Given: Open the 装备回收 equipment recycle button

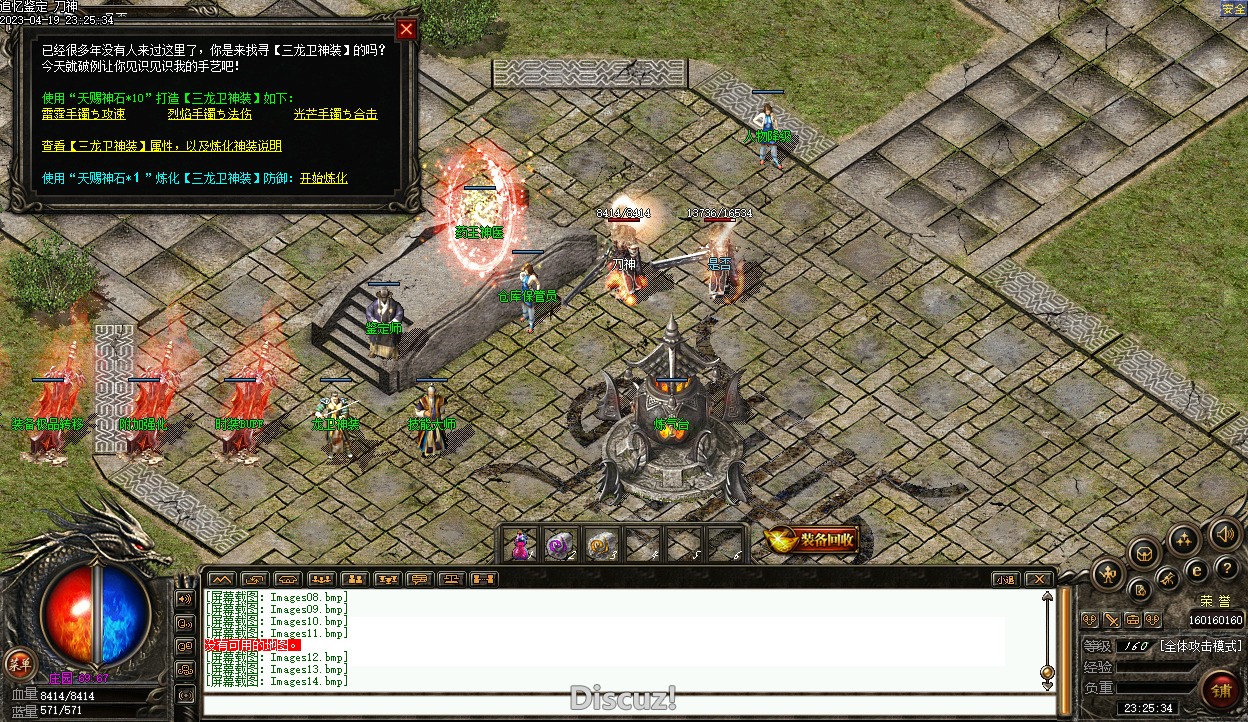Looking at the screenshot, I should (x=812, y=540).
